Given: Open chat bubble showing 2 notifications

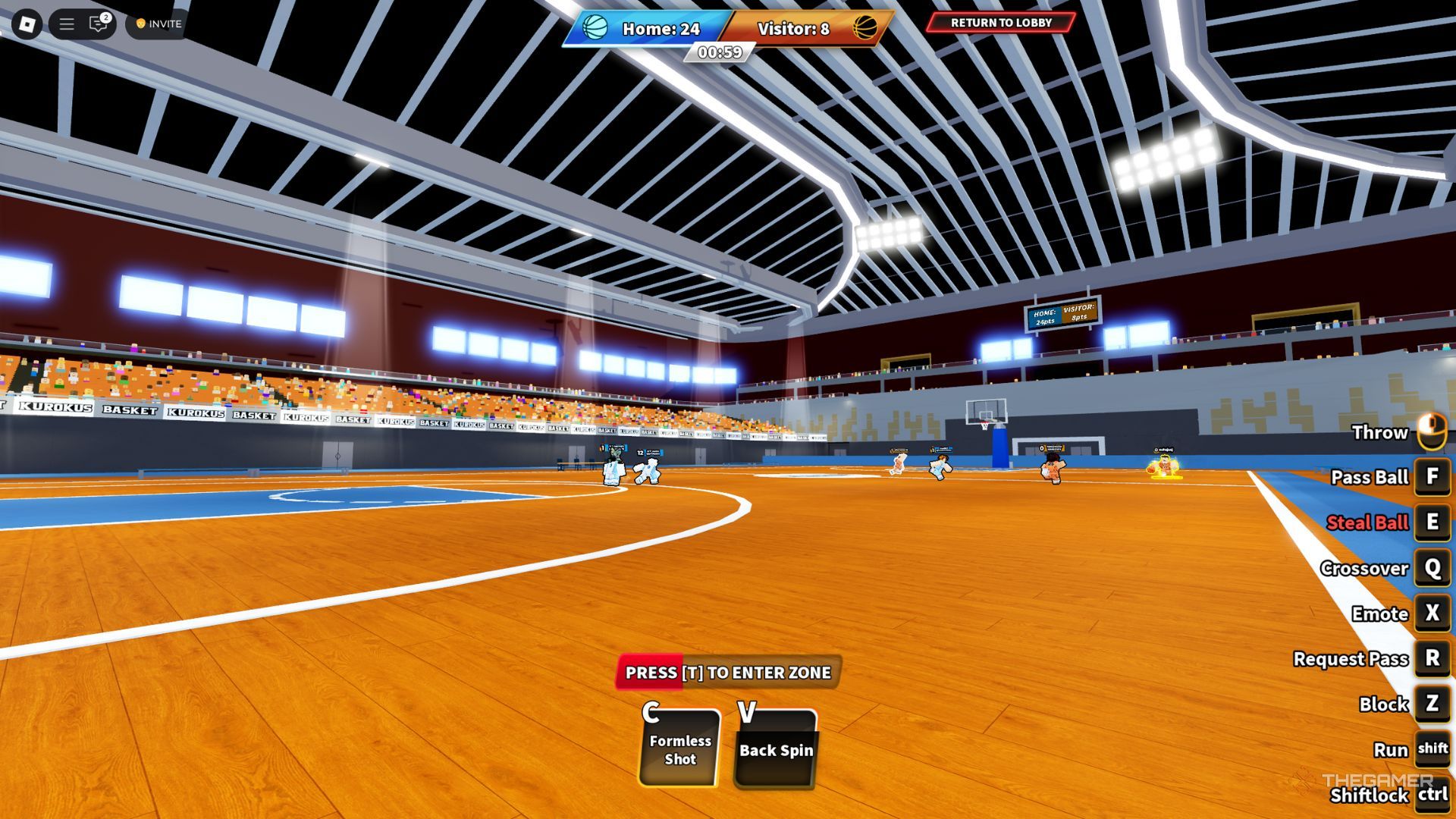Looking at the screenshot, I should tap(99, 23).
